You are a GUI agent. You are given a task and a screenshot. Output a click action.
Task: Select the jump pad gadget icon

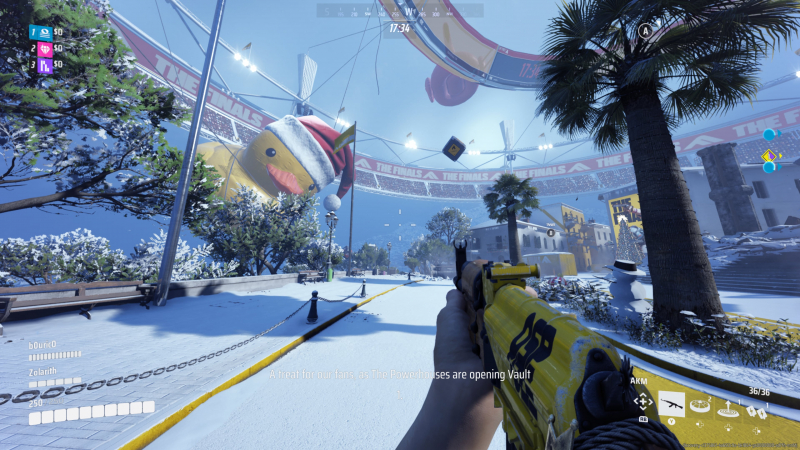point(729,406)
